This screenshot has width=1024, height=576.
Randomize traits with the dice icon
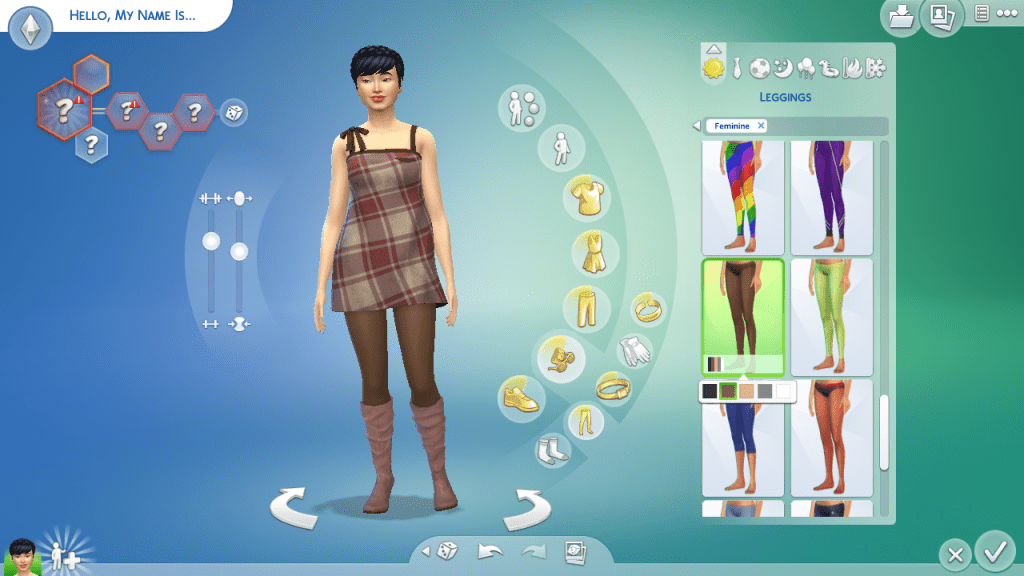[x=232, y=112]
